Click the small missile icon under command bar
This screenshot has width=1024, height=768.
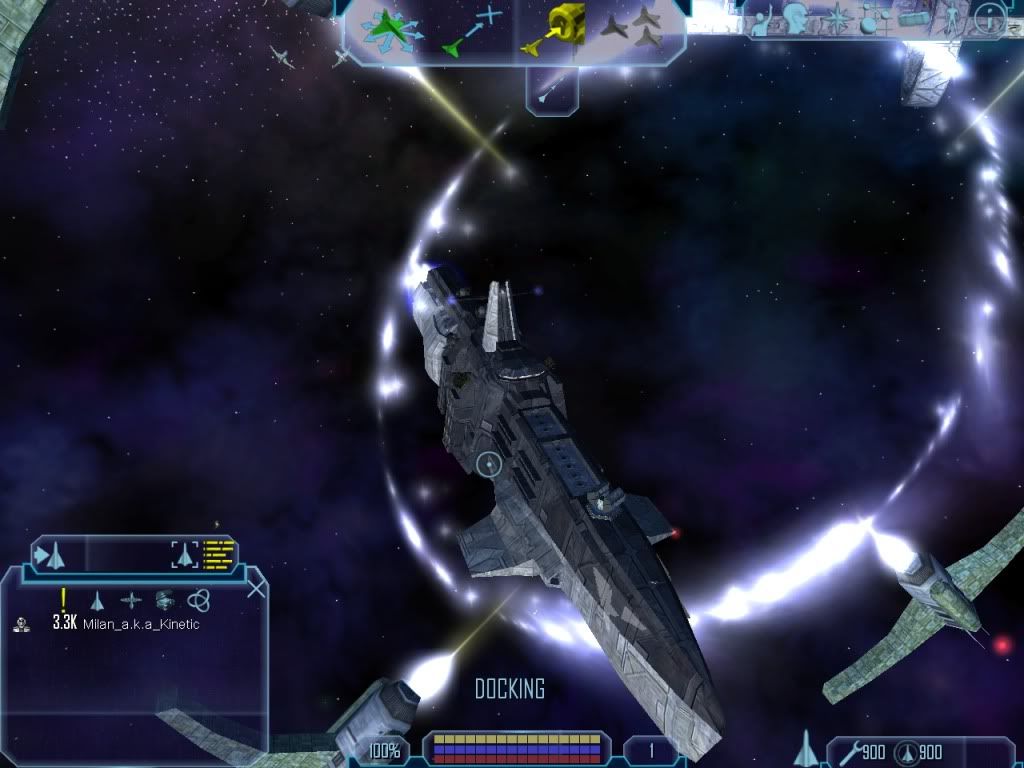pyautogui.click(x=551, y=88)
